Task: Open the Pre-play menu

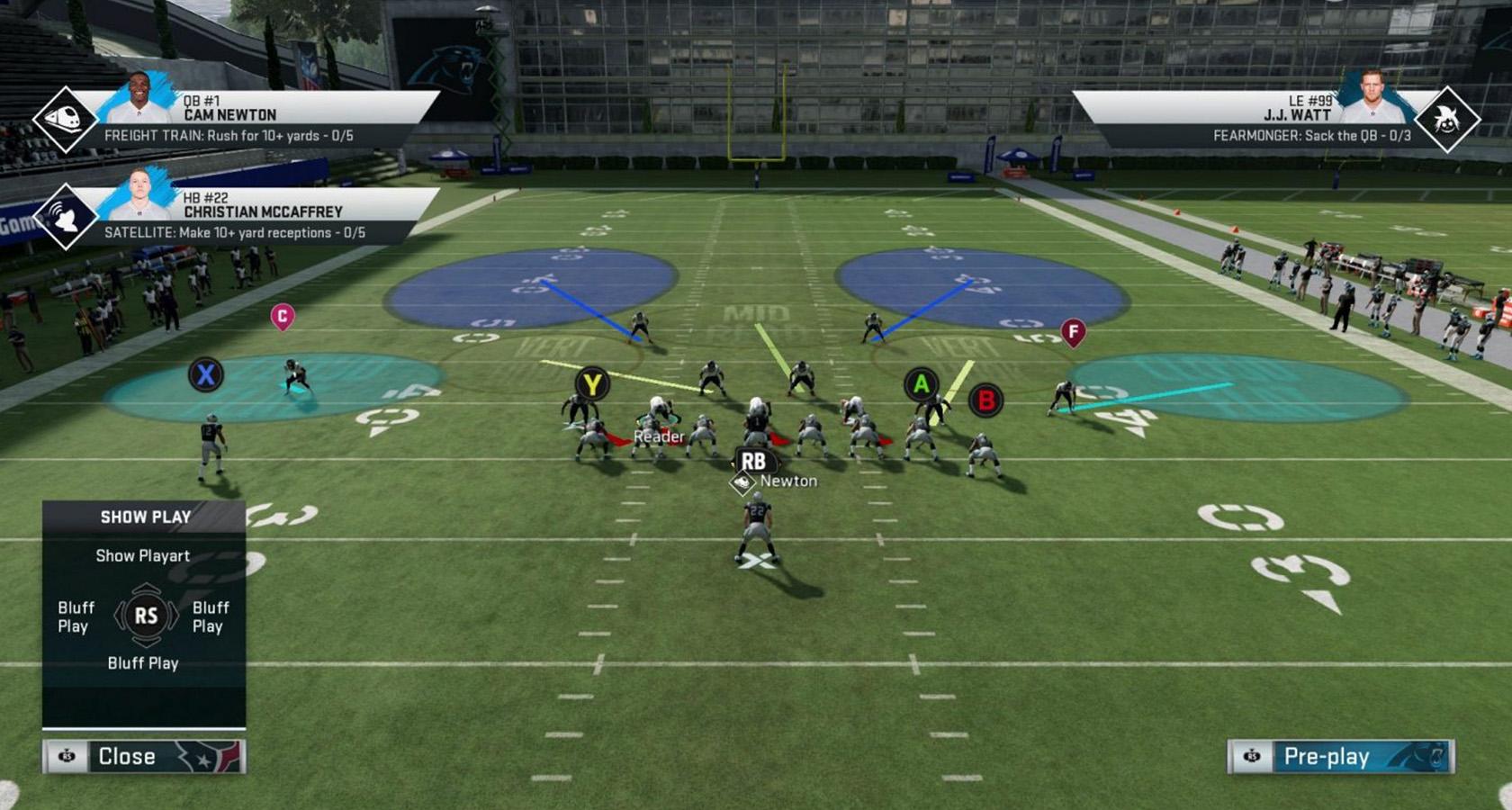Action: tap(1341, 756)
